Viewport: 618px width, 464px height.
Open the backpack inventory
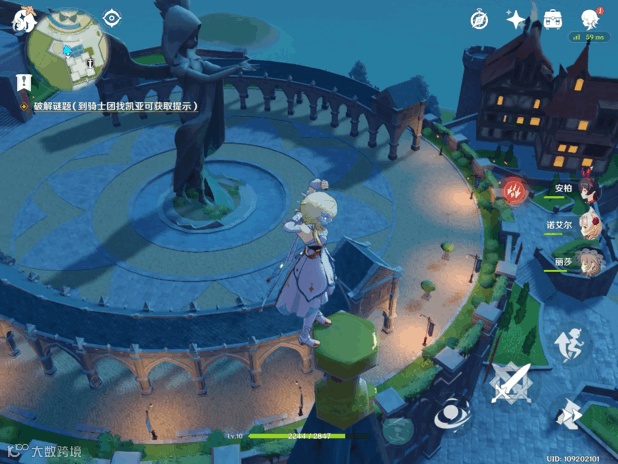[x=552, y=19]
